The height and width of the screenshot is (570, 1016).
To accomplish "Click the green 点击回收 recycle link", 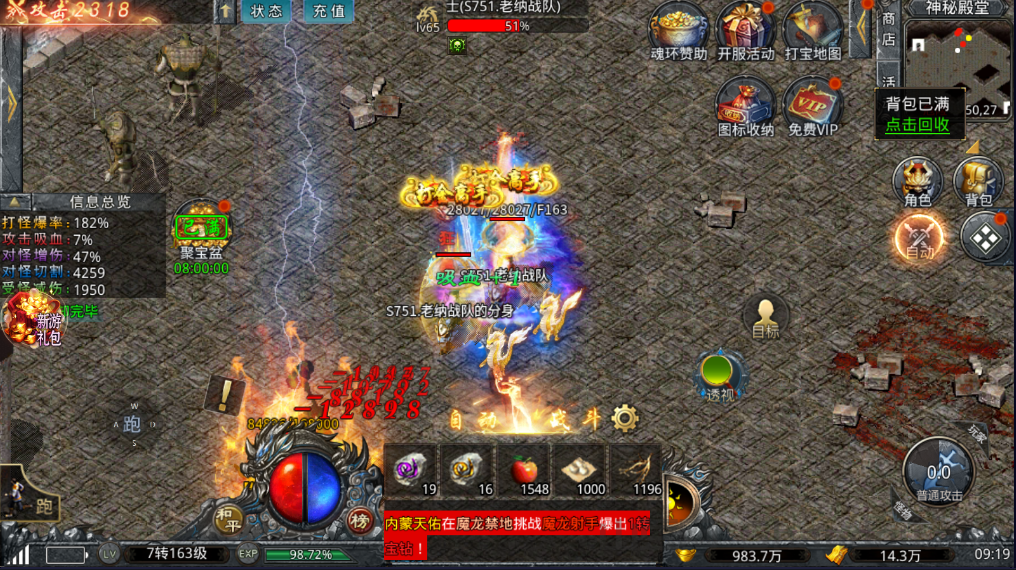I will [918, 125].
